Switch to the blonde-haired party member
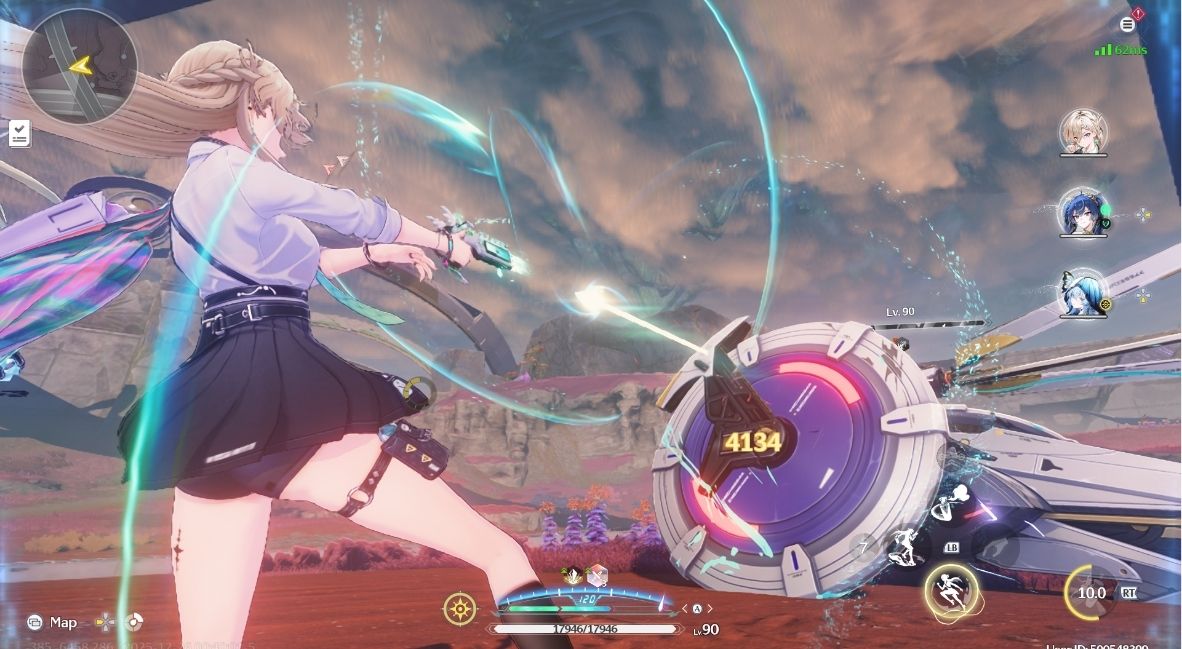This screenshot has height=649, width=1182. coord(1083,131)
